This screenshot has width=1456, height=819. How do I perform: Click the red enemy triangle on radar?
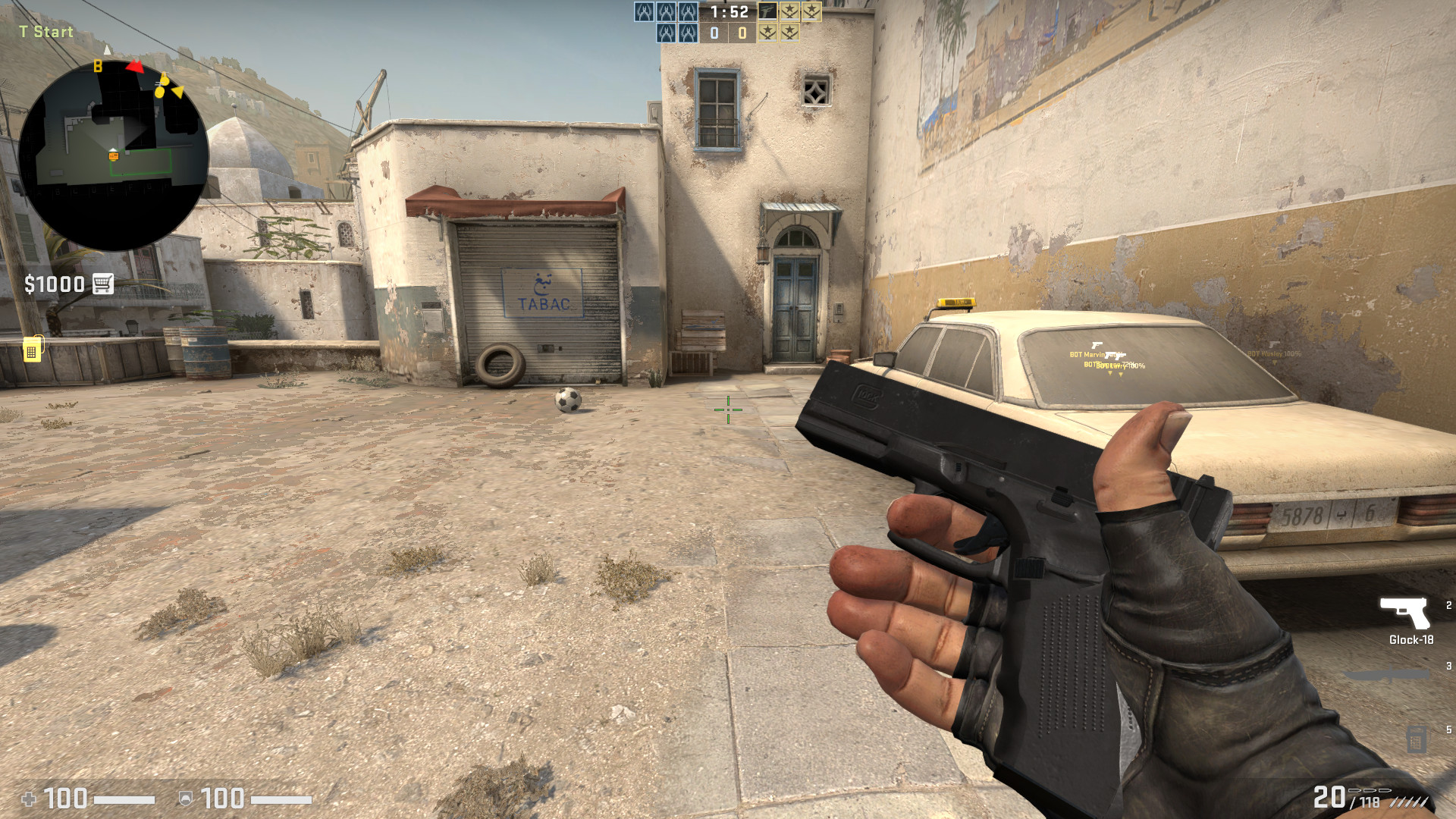134,66
